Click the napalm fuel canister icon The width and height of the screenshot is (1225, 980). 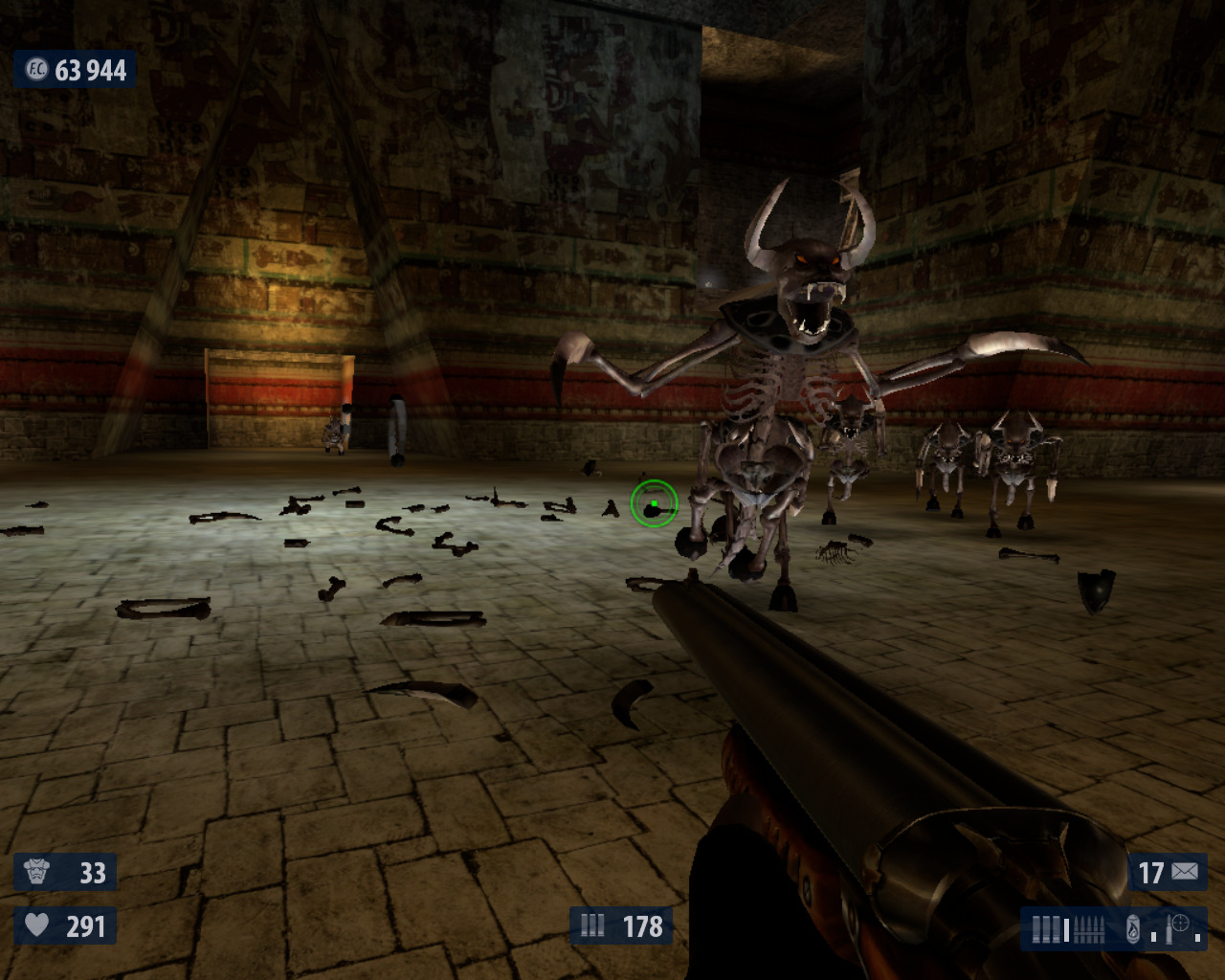pos(1133,928)
